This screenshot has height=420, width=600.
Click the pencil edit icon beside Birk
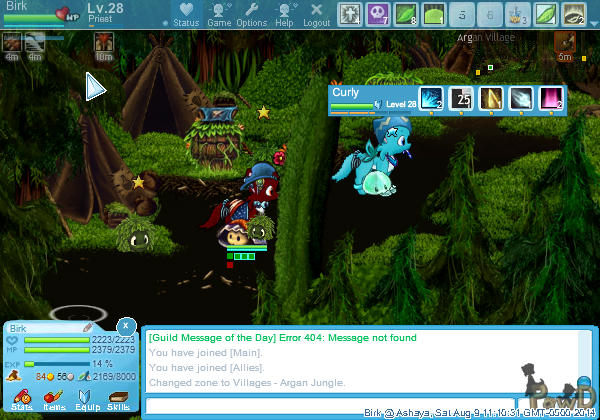pos(88,327)
